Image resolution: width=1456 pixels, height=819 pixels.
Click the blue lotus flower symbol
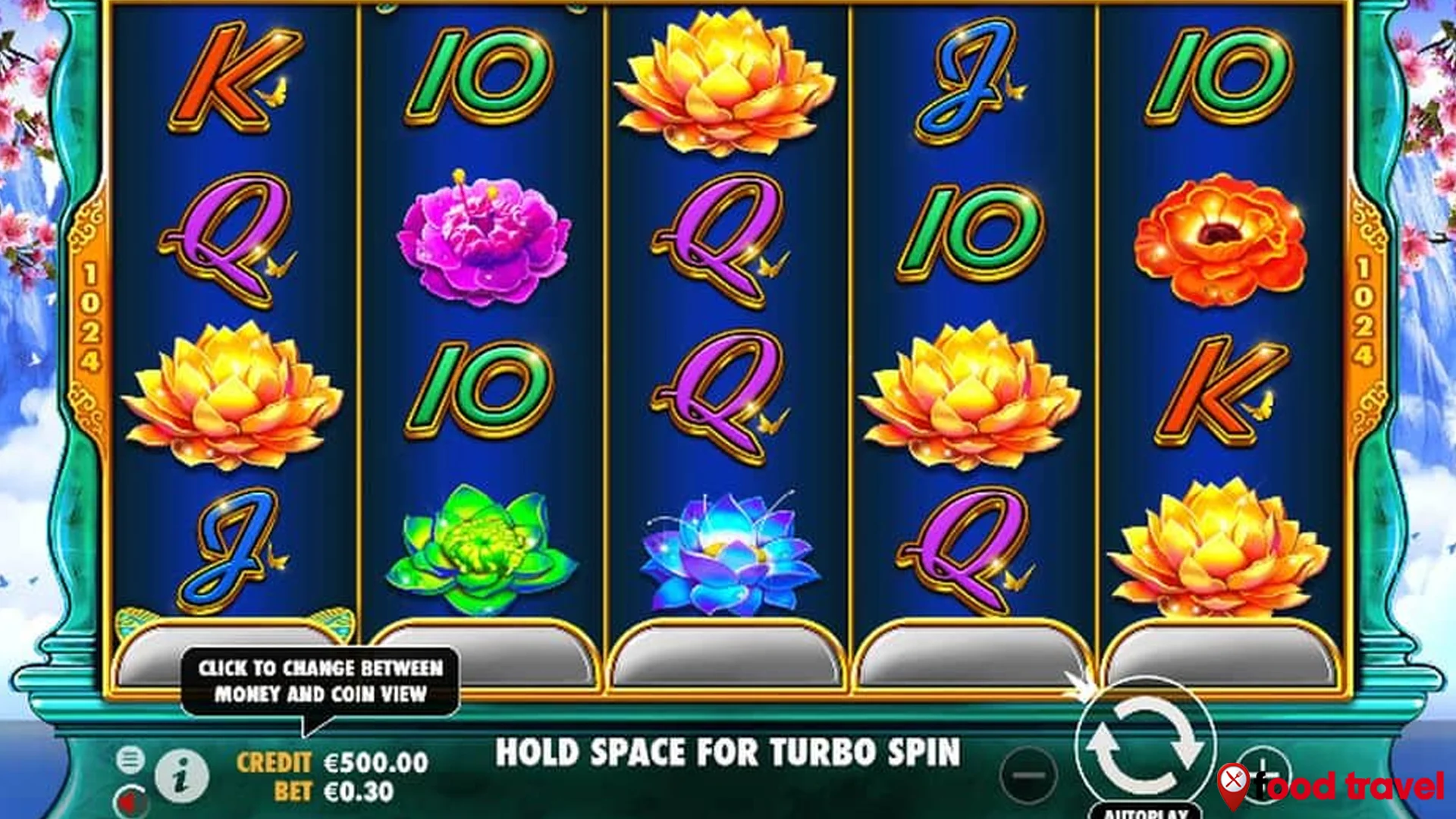[728, 554]
